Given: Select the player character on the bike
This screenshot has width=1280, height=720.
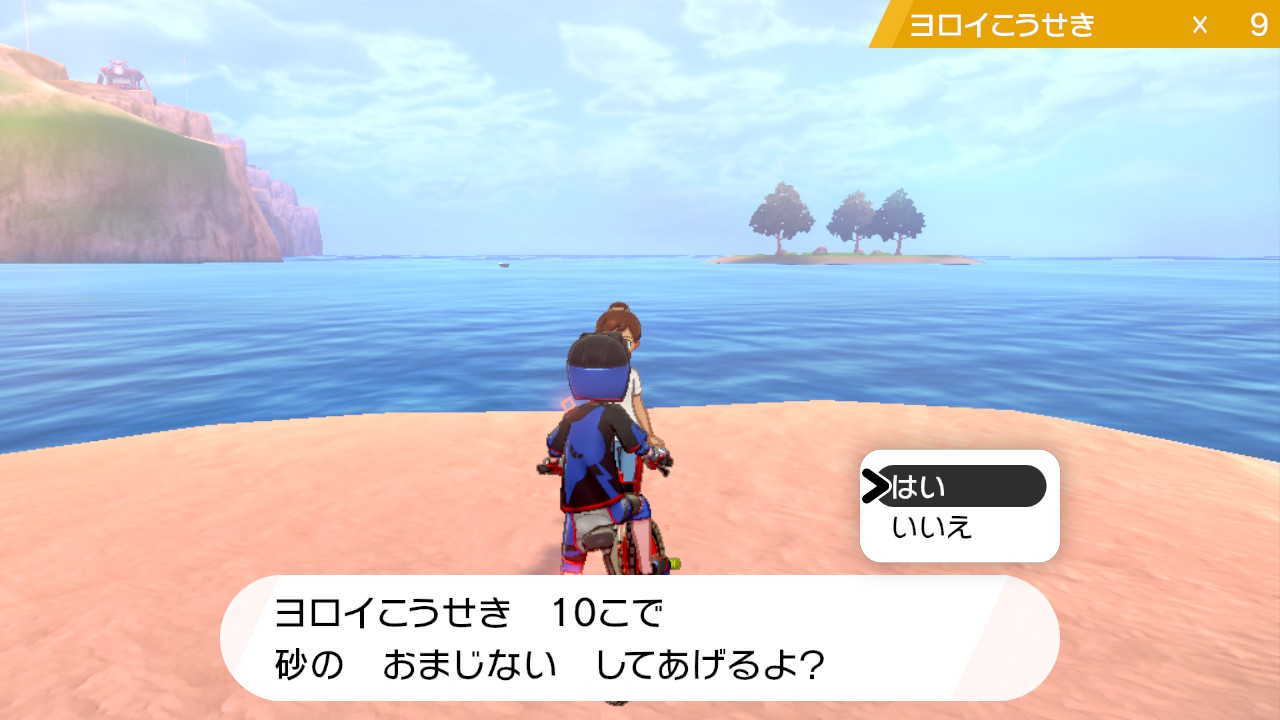Looking at the screenshot, I should click(x=595, y=430).
